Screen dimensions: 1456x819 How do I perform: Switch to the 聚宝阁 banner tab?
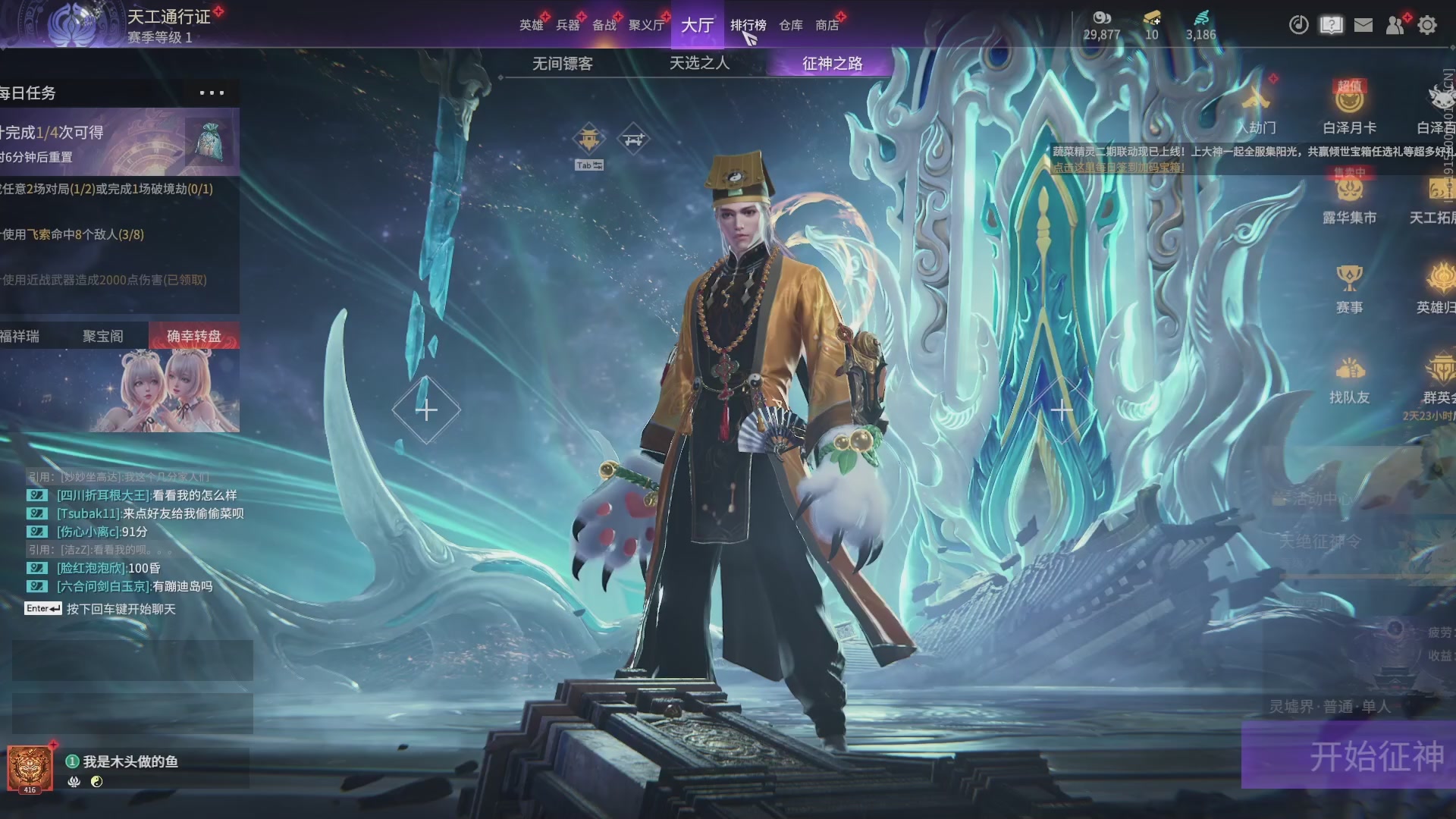(102, 336)
